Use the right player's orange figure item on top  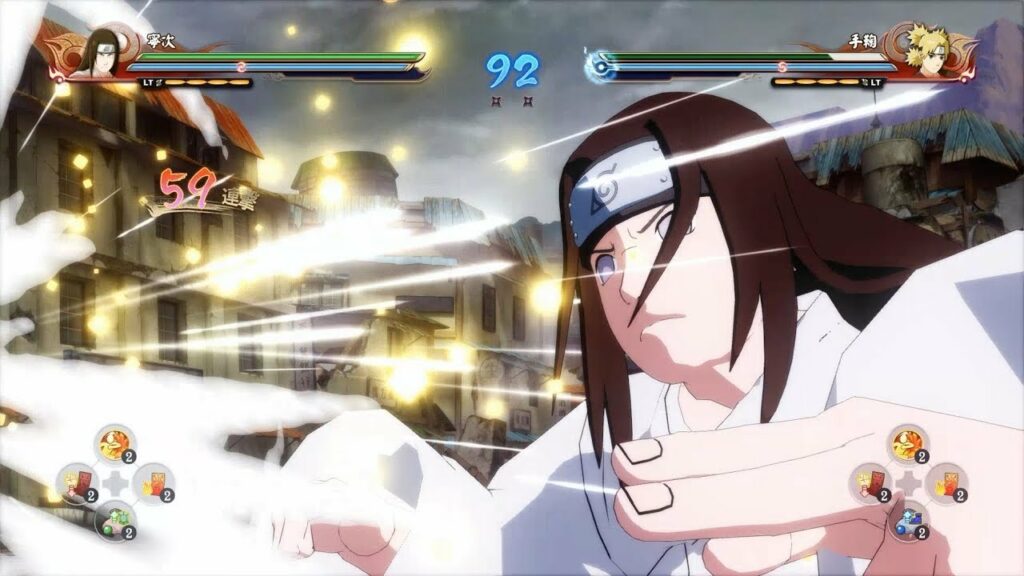pyautogui.click(x=908, y=443)
